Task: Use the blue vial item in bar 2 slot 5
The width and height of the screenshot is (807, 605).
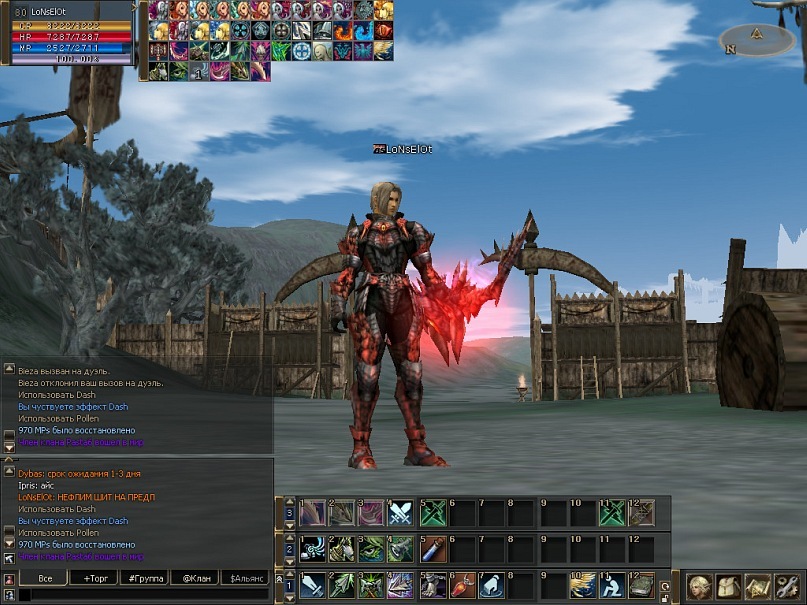Action: click(432, 549)
